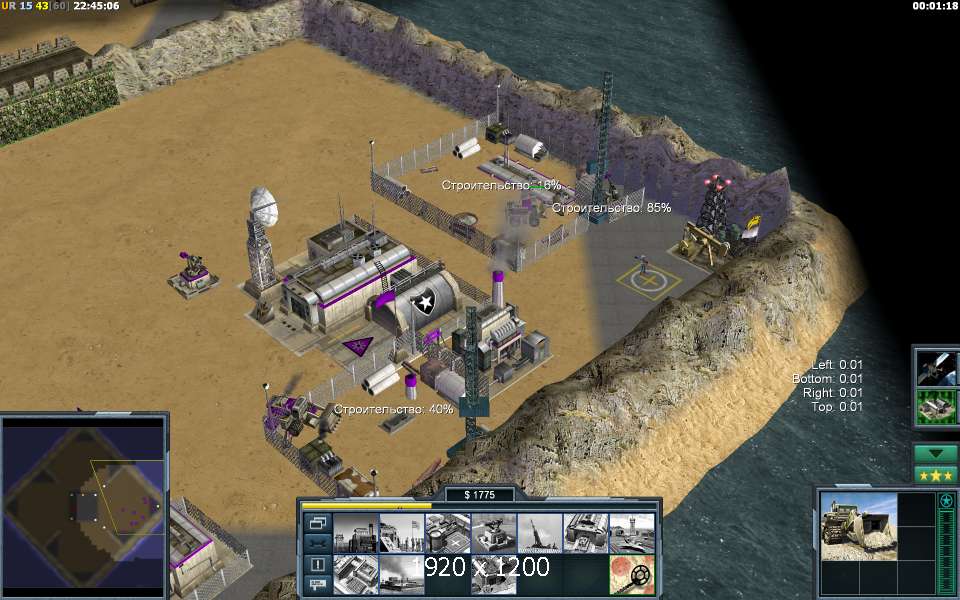Image resolution: width=960 pixels, height=600 pixels.
Task: Select the green building shortcut icon
Action: pyautogui.click(x=936, y=407)
